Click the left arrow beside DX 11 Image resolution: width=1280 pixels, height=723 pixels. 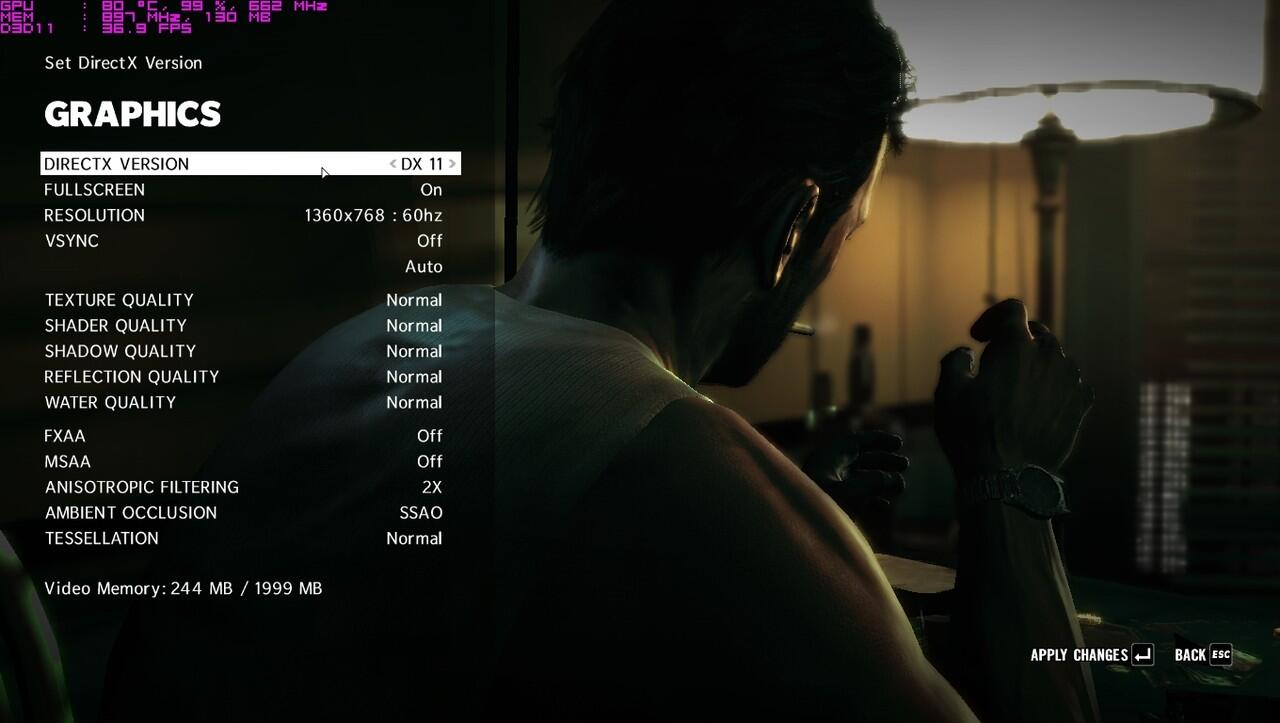click(393, 164)
